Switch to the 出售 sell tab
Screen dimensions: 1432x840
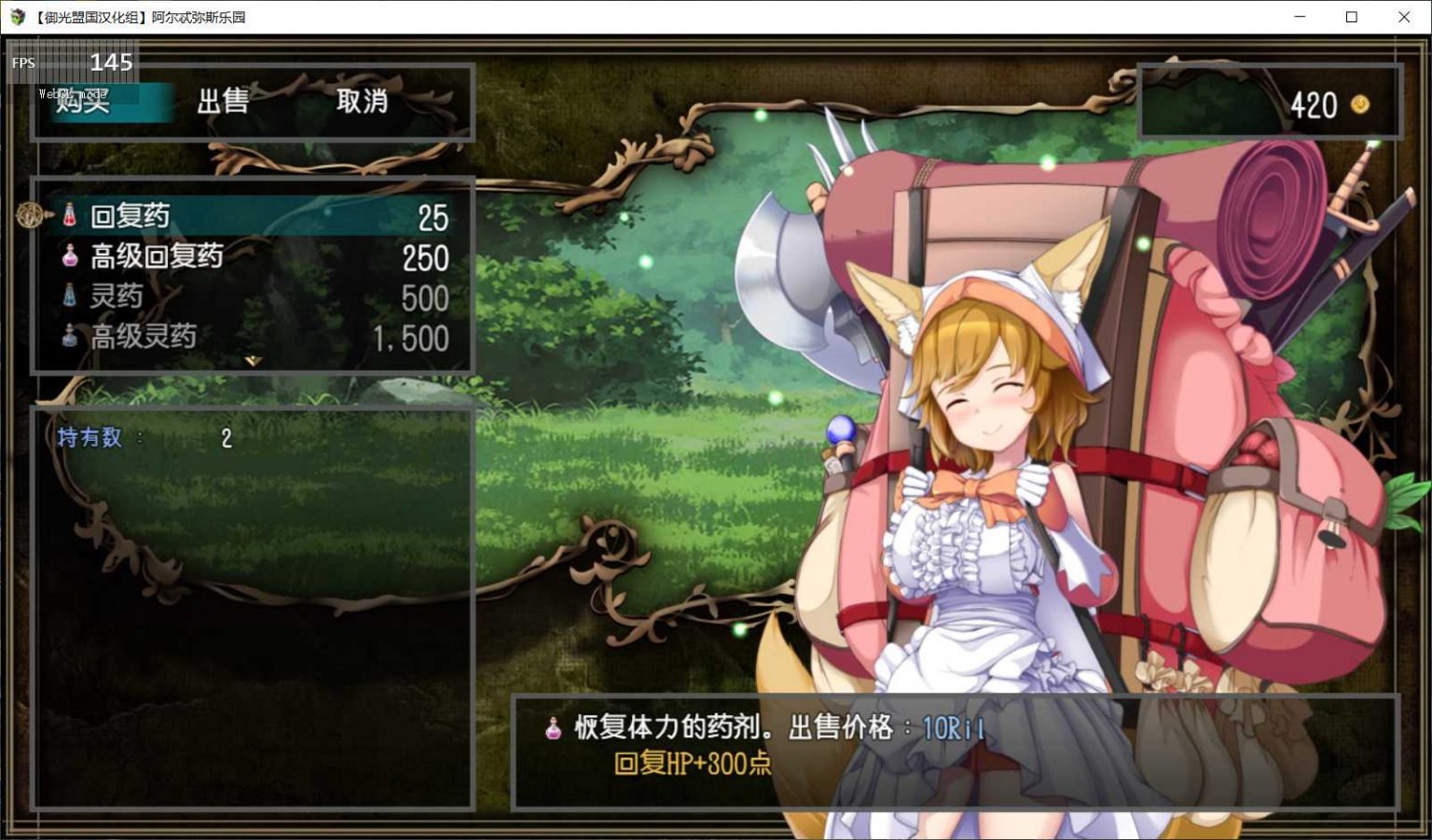click(224, 103)
